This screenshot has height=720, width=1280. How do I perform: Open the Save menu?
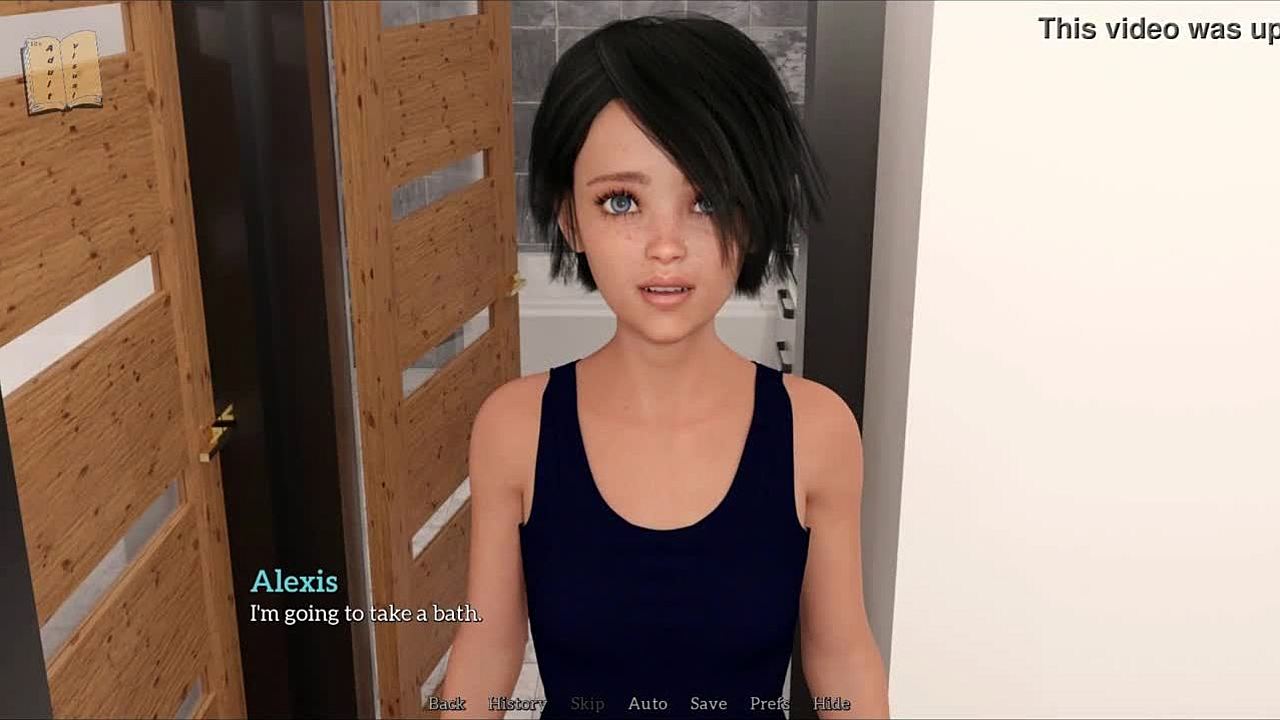click(x=708, y=704)
